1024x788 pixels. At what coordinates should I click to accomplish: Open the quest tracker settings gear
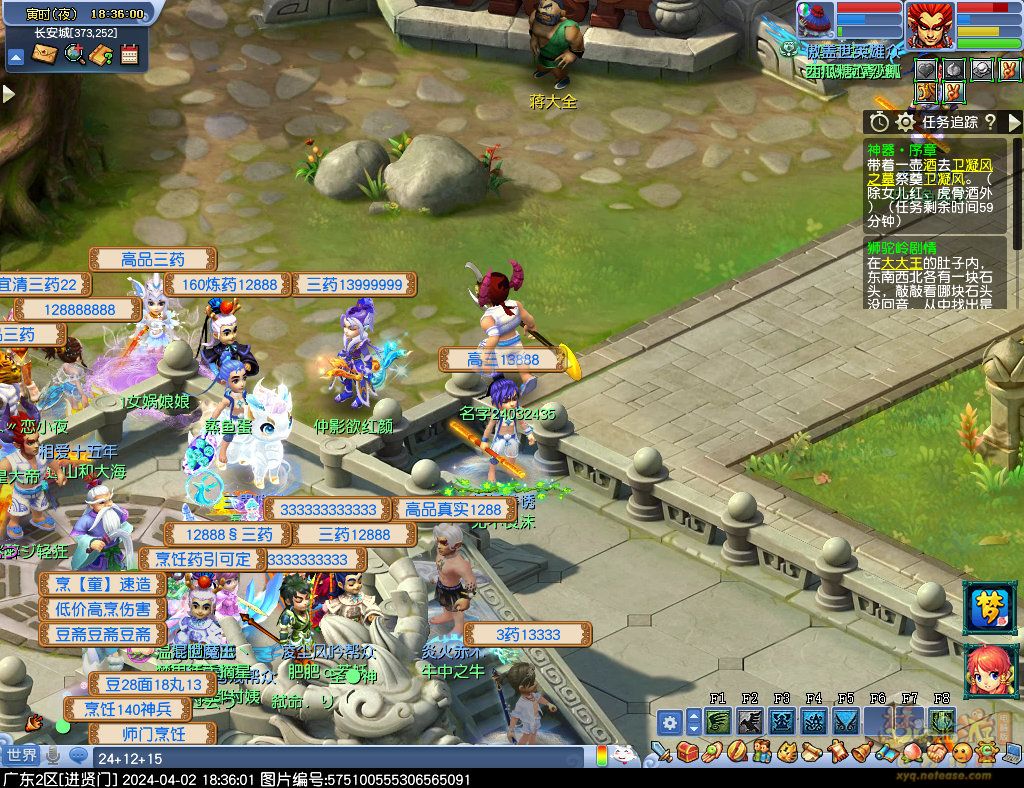pos(906,122)
